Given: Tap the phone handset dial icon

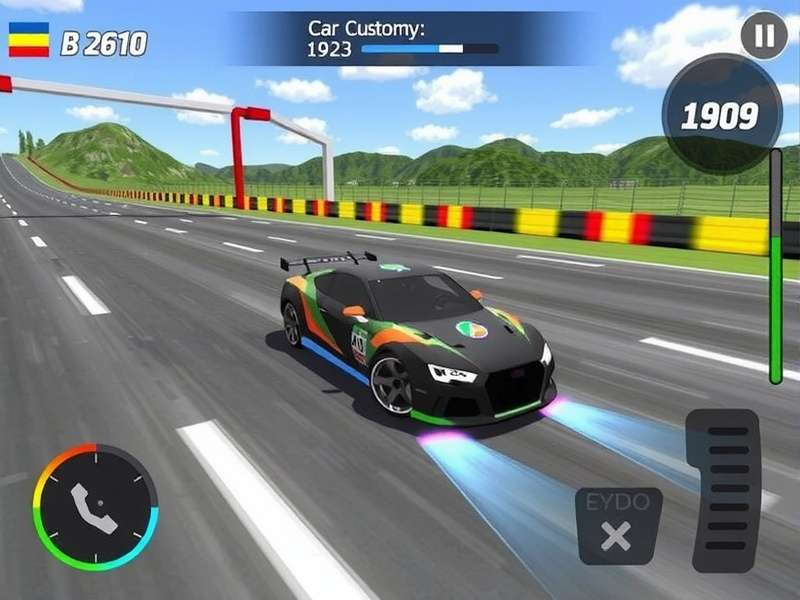Looking at the screenshot, I should [95, 505].
